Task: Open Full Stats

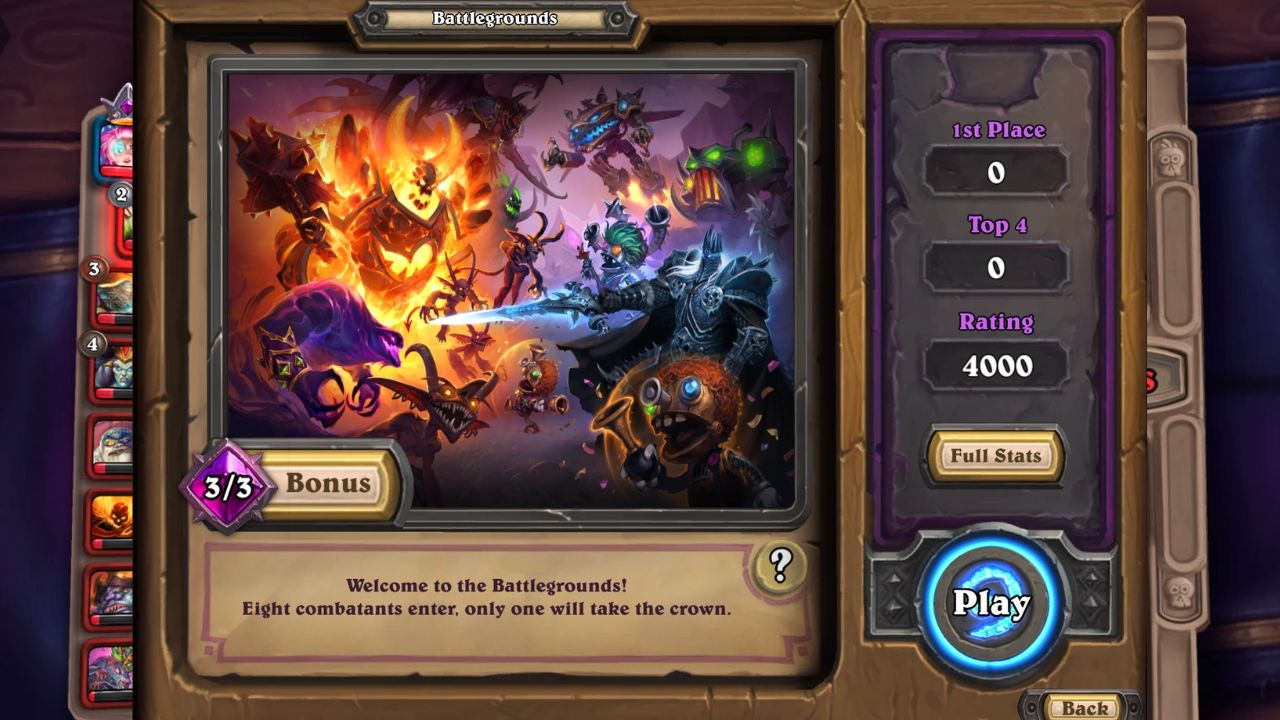Action: tap(995, 456)
